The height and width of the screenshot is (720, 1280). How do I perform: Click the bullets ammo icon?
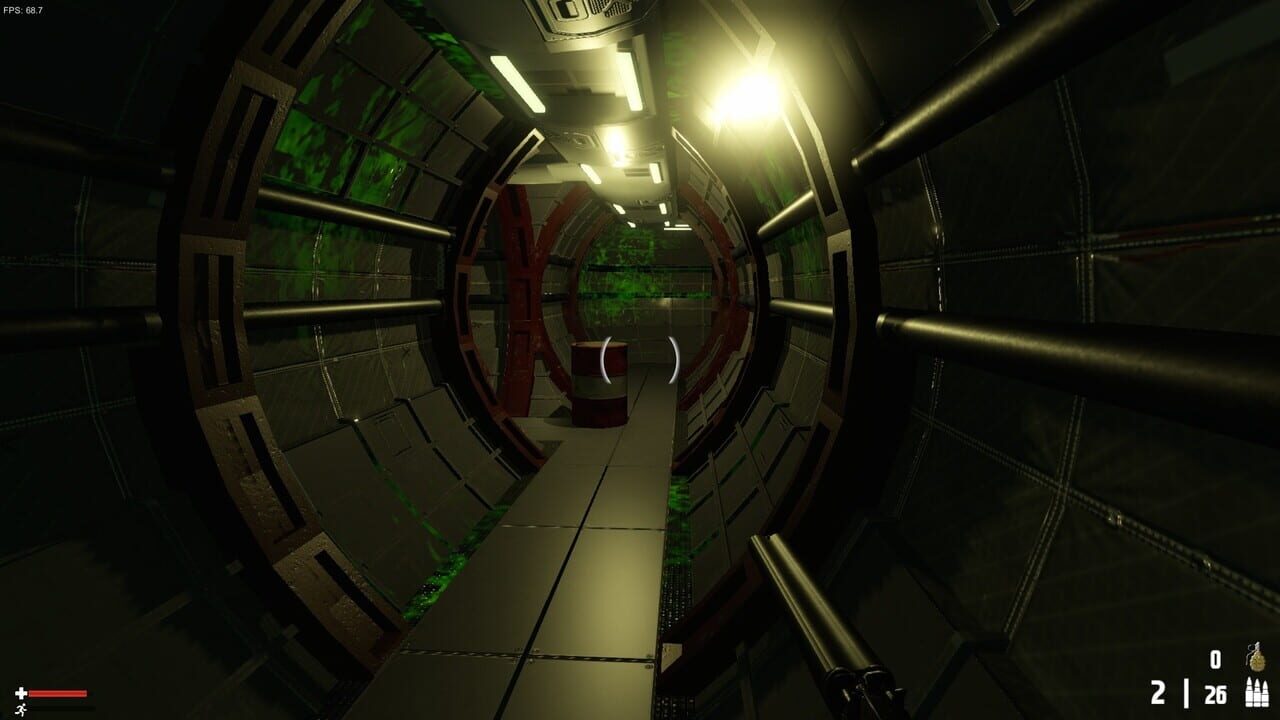coord(1256,692)
